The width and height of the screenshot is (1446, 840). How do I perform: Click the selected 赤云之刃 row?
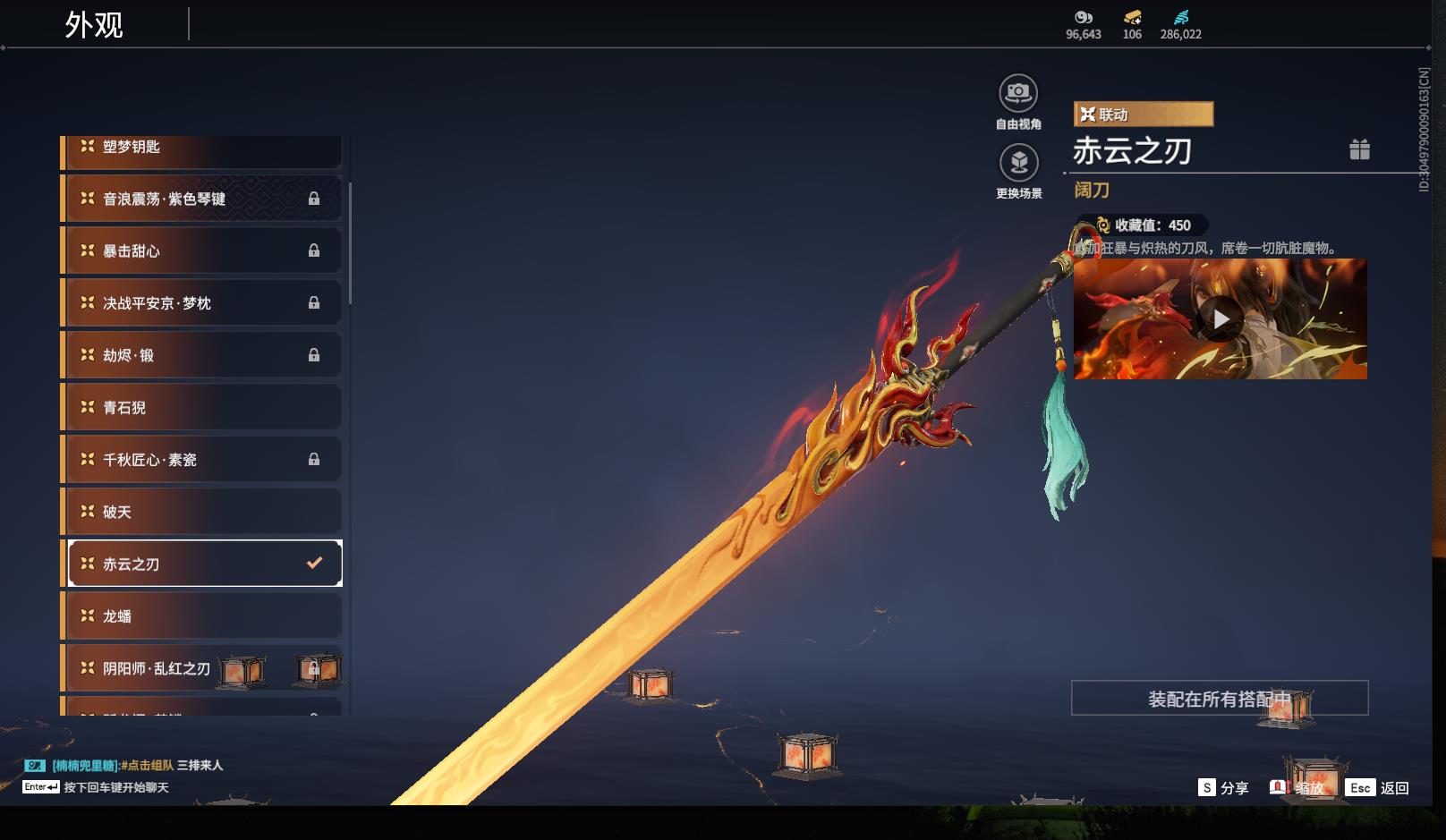click(205, 564)
